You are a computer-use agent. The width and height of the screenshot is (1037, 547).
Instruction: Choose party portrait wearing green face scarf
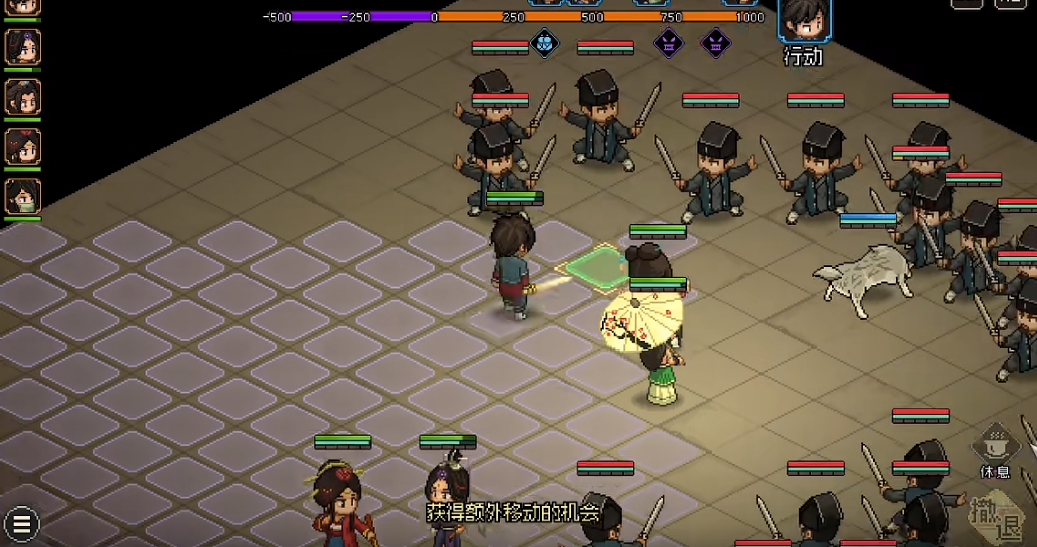click(x=22, y=196)
